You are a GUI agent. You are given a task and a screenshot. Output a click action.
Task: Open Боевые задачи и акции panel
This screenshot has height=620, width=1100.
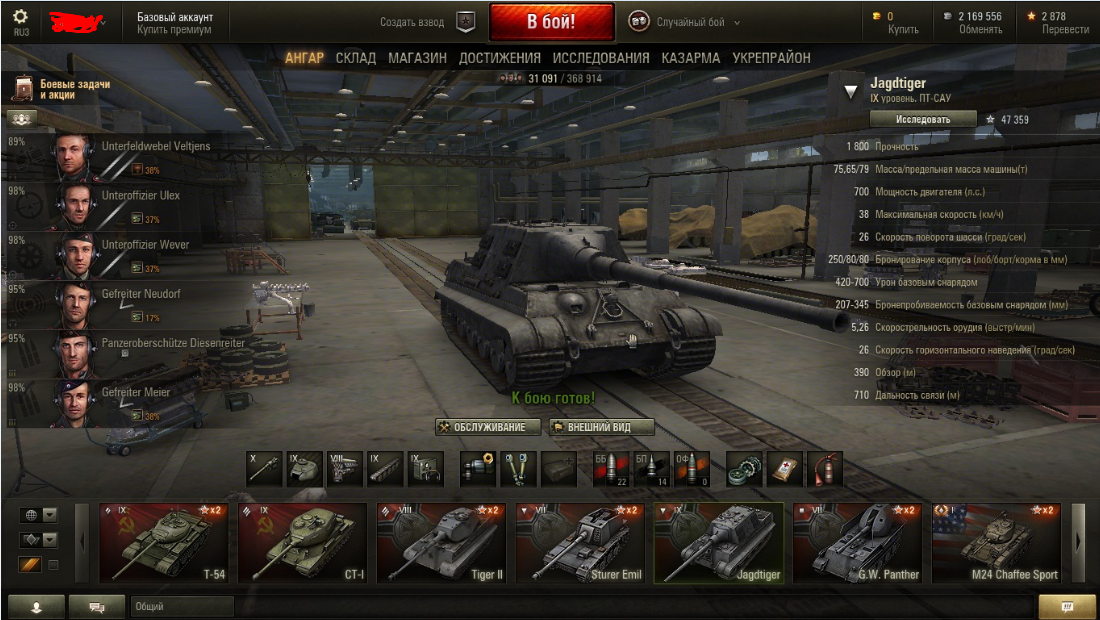[x=60, y=90]
